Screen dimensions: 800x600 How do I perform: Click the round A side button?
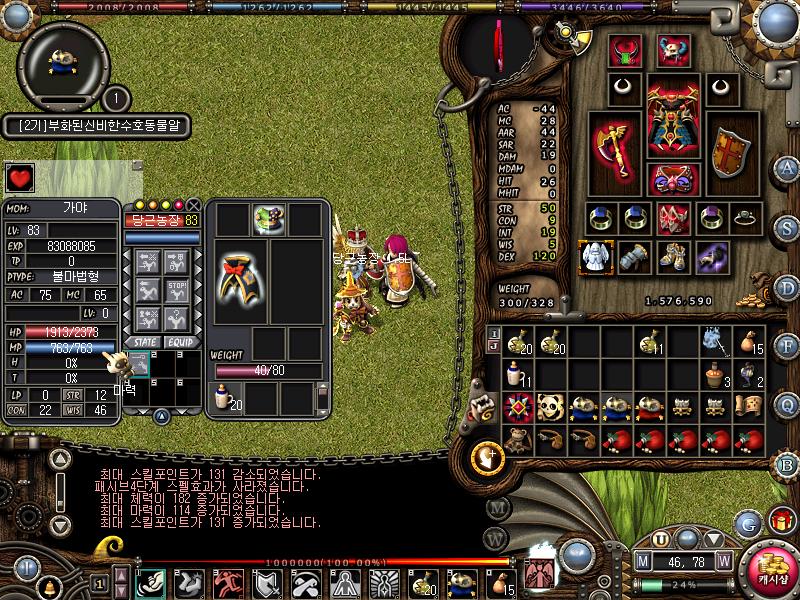788,167
